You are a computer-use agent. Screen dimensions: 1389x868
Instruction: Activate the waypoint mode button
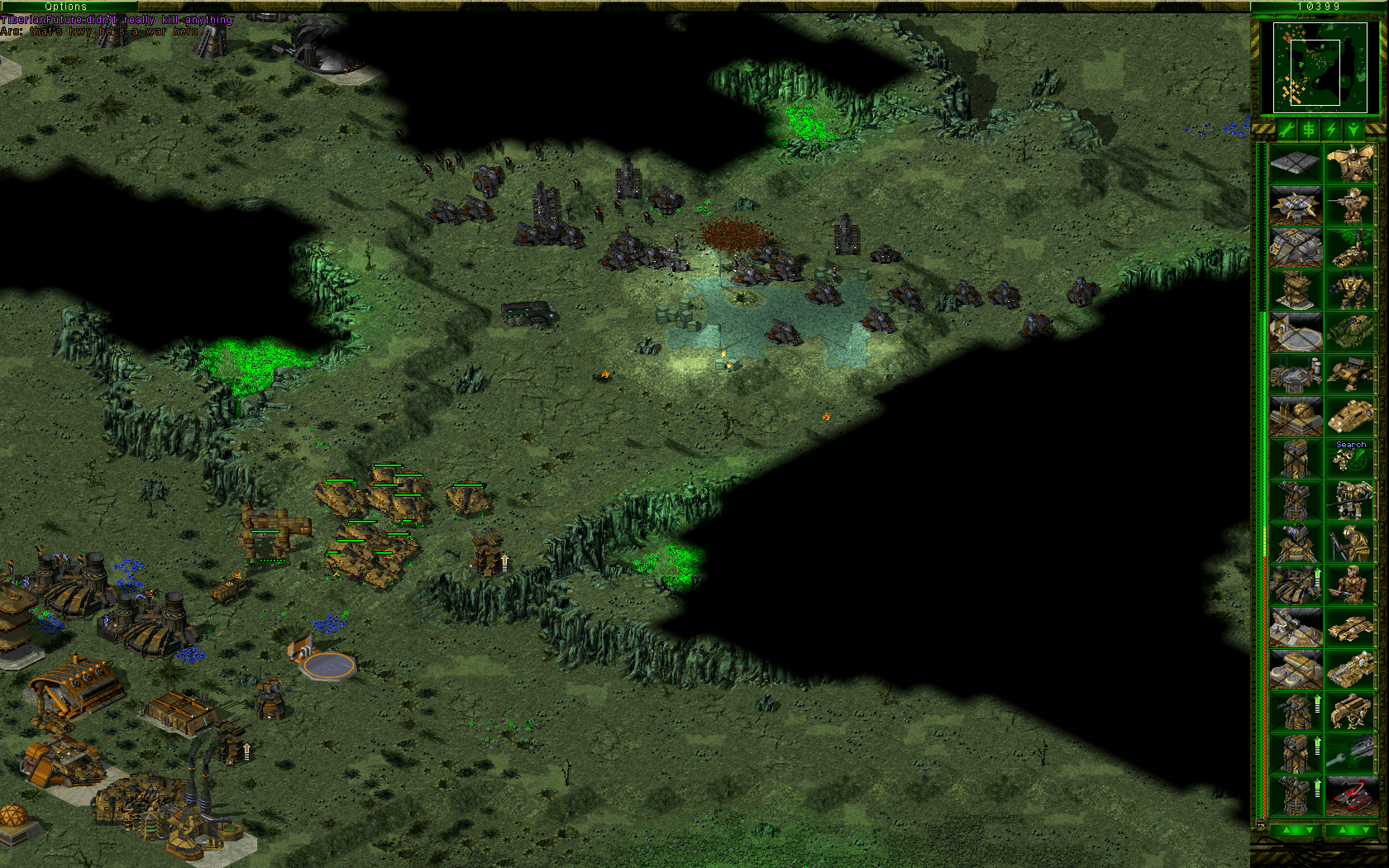coord(1353,130)
